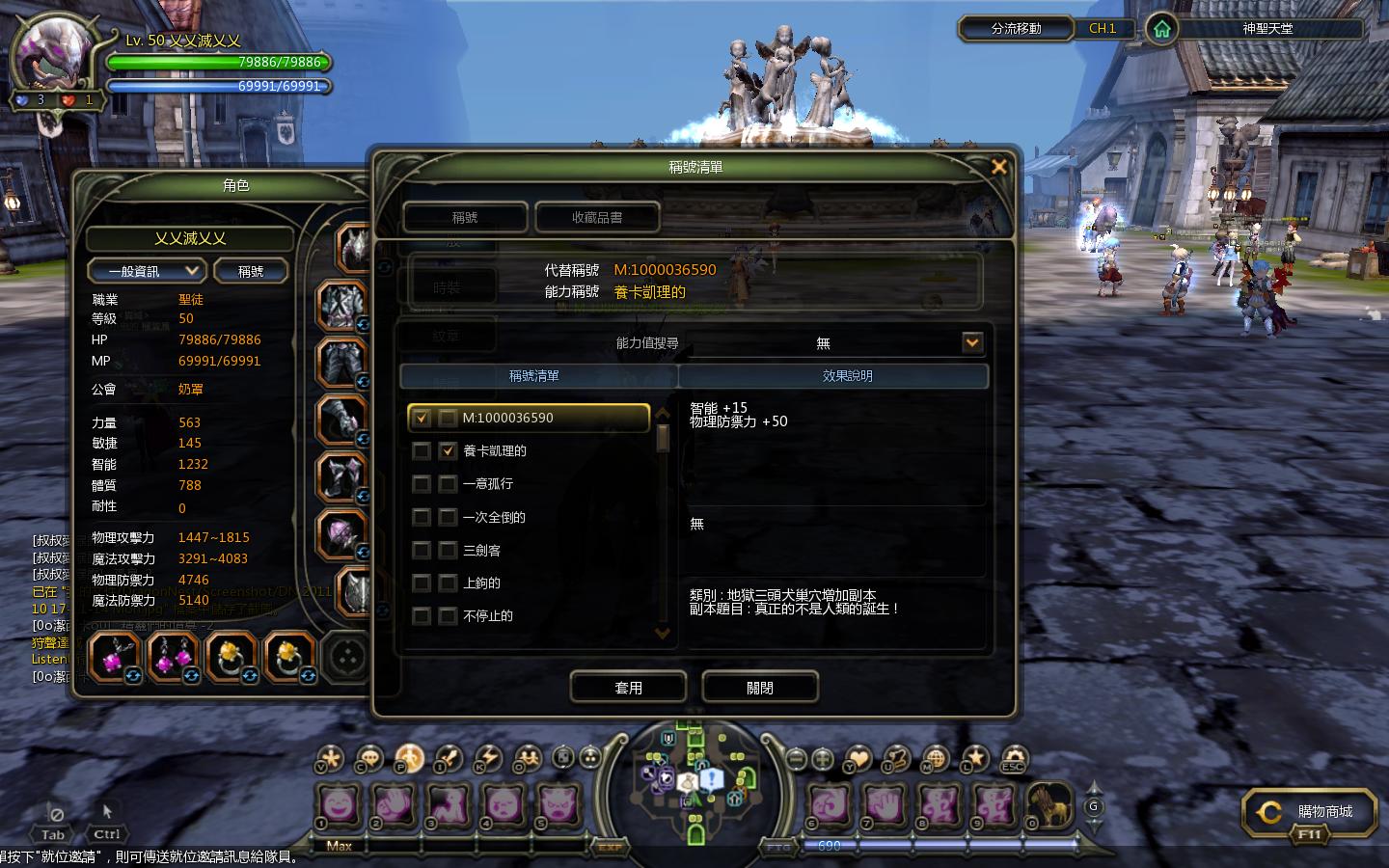Viewport: 1389px width, 868px height.
Task: Select the M:1000036590 title row
Action: click(529, 418)
